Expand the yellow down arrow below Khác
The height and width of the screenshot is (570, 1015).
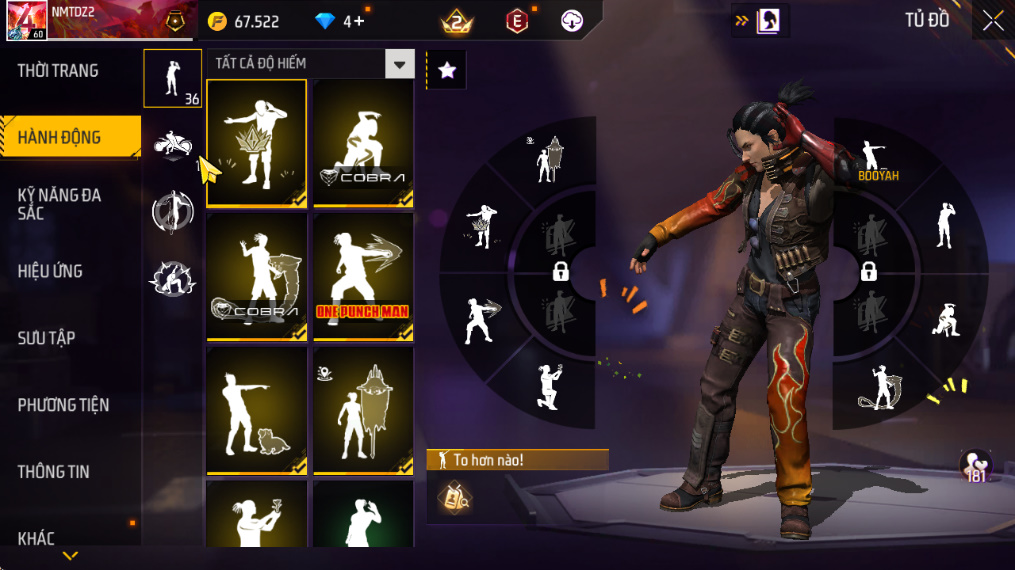70,556
